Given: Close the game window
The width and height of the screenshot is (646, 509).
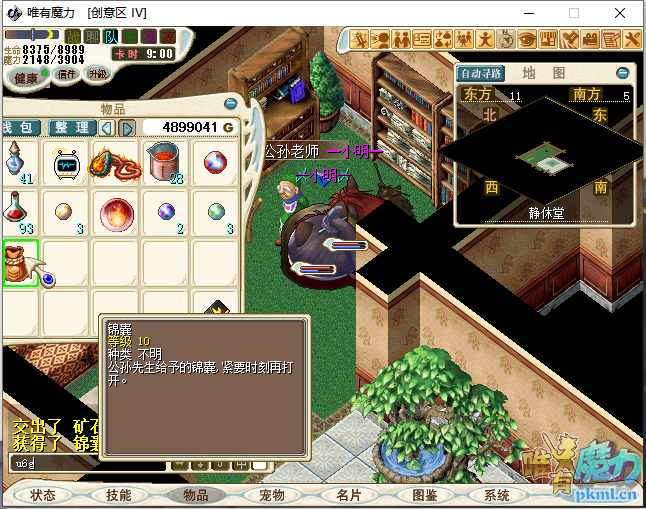Looking at the screenshot, I should (x=622, y=13).
